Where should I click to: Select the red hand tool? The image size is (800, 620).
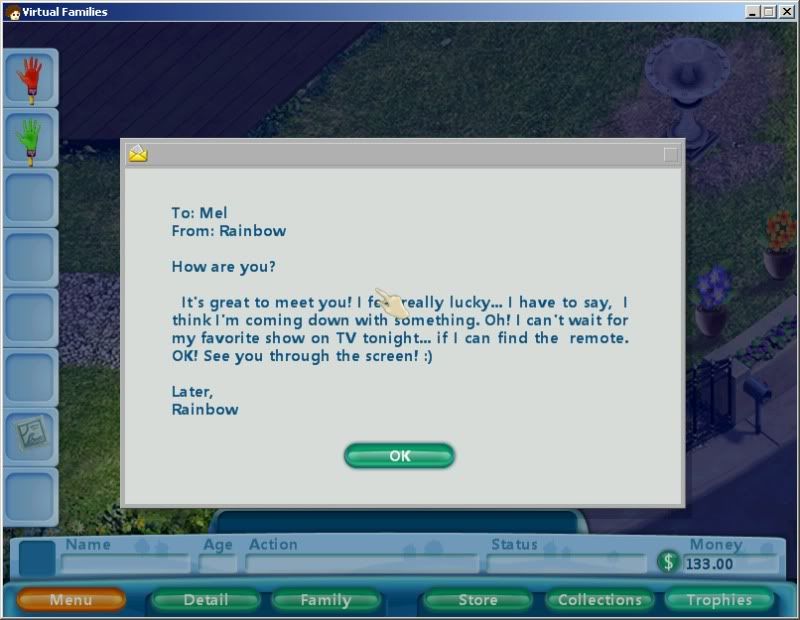(x=31, y=79)
